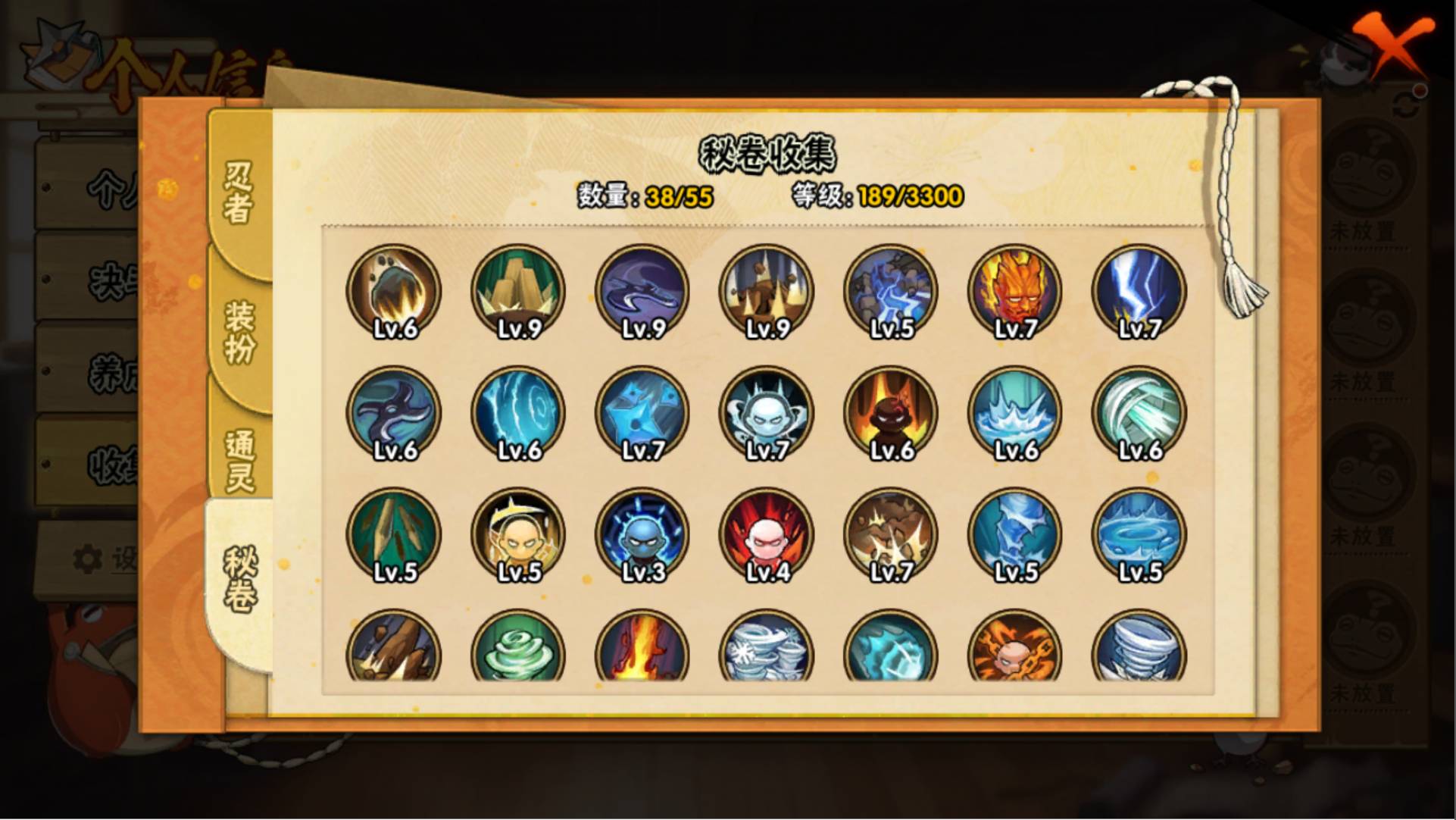Choose the chained orange figure scroll
Image resolution: width=1456 pixels, height=820 pixels.
(x=1015, y=648)
